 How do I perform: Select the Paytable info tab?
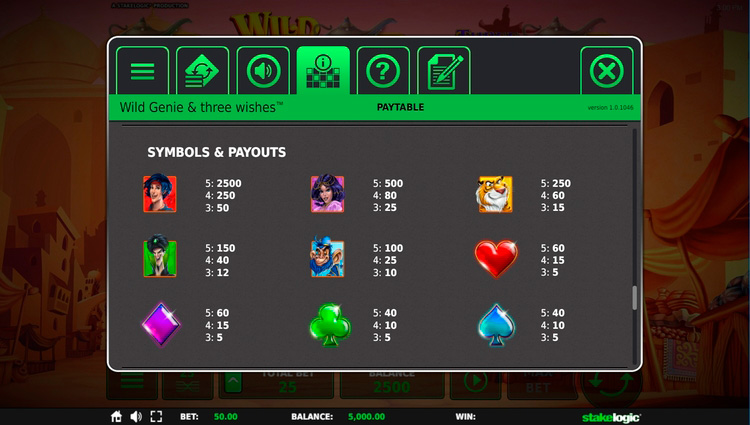point(323,71)
